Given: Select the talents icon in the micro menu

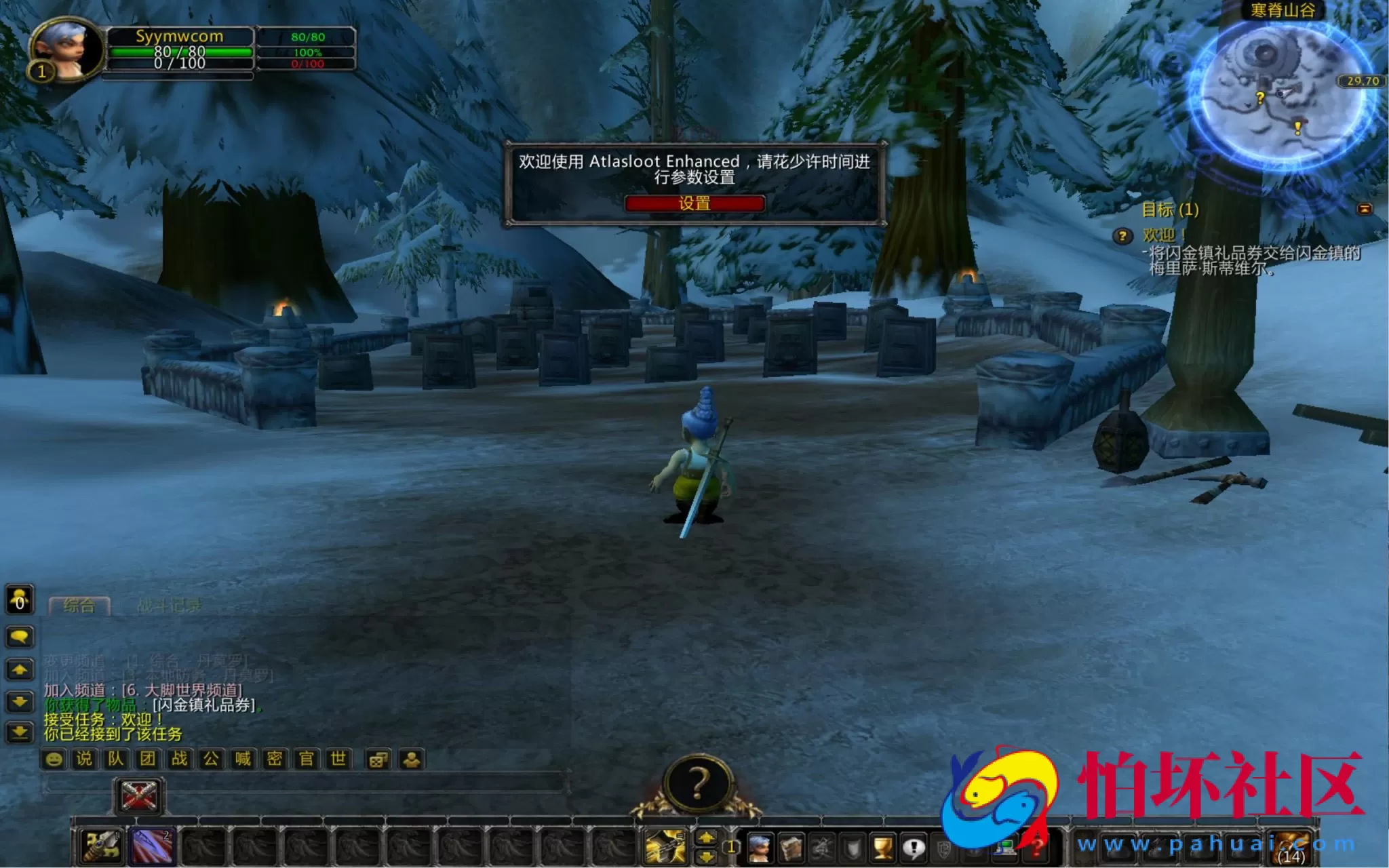Looking at the screenshot, I should 820,848.
